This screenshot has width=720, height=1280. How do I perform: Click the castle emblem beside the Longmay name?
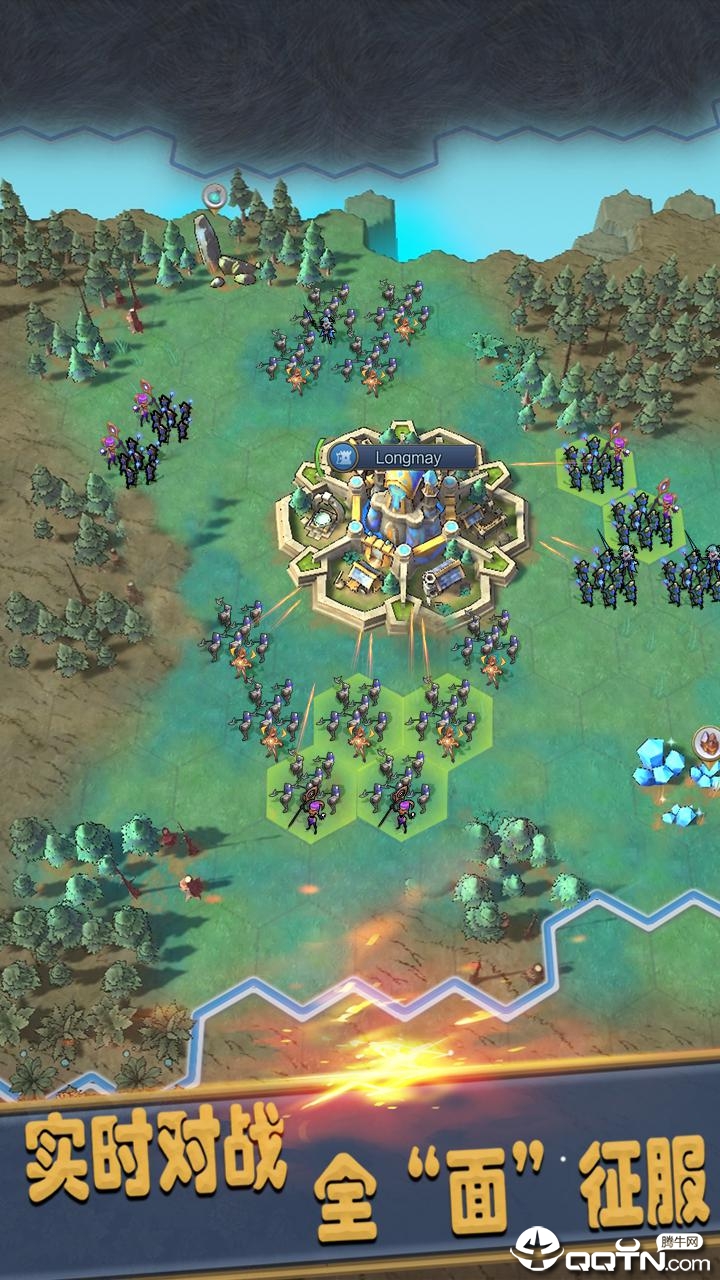tap(344, 458)
